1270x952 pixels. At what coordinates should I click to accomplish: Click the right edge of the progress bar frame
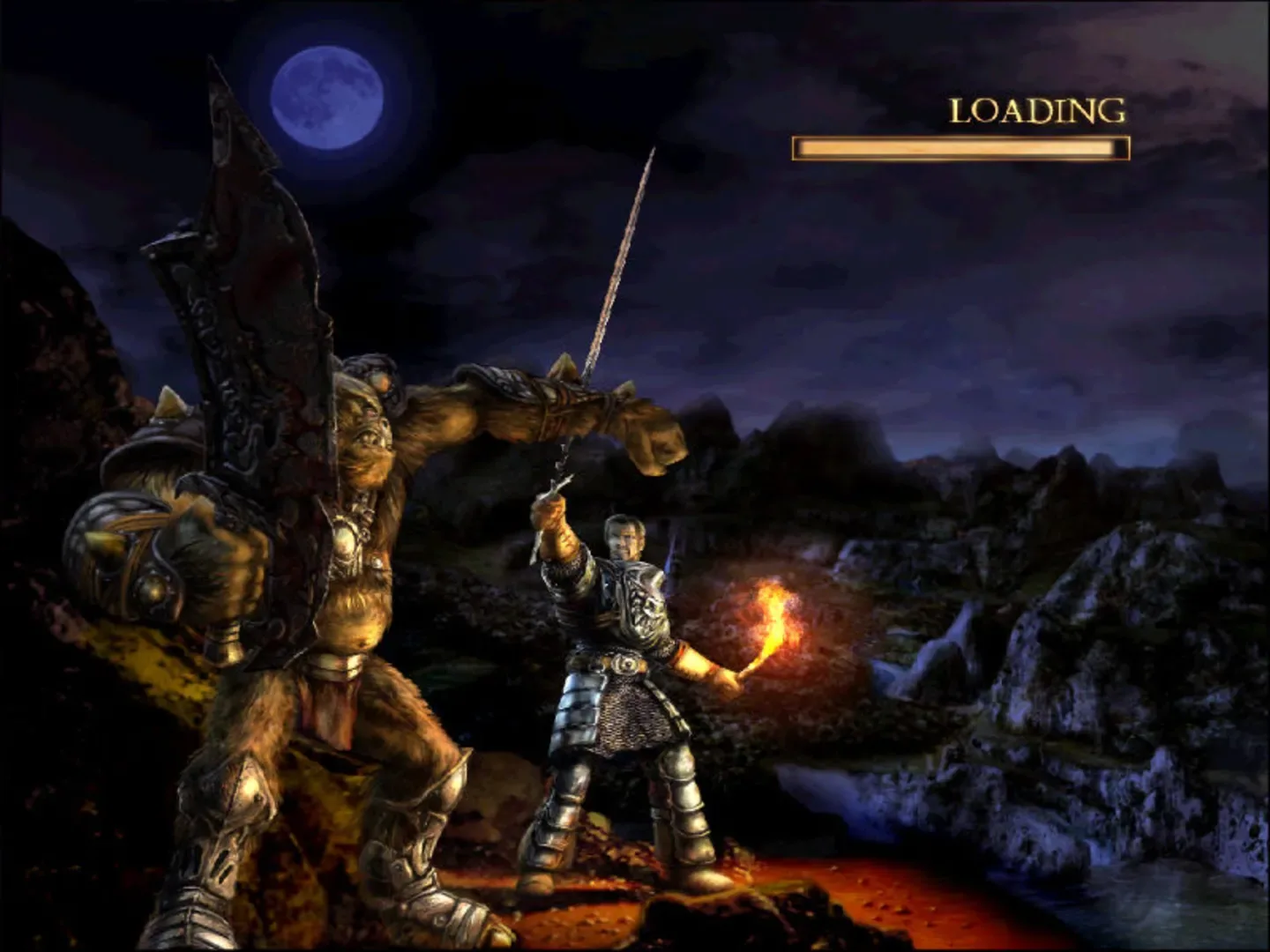pos(1124,147)
